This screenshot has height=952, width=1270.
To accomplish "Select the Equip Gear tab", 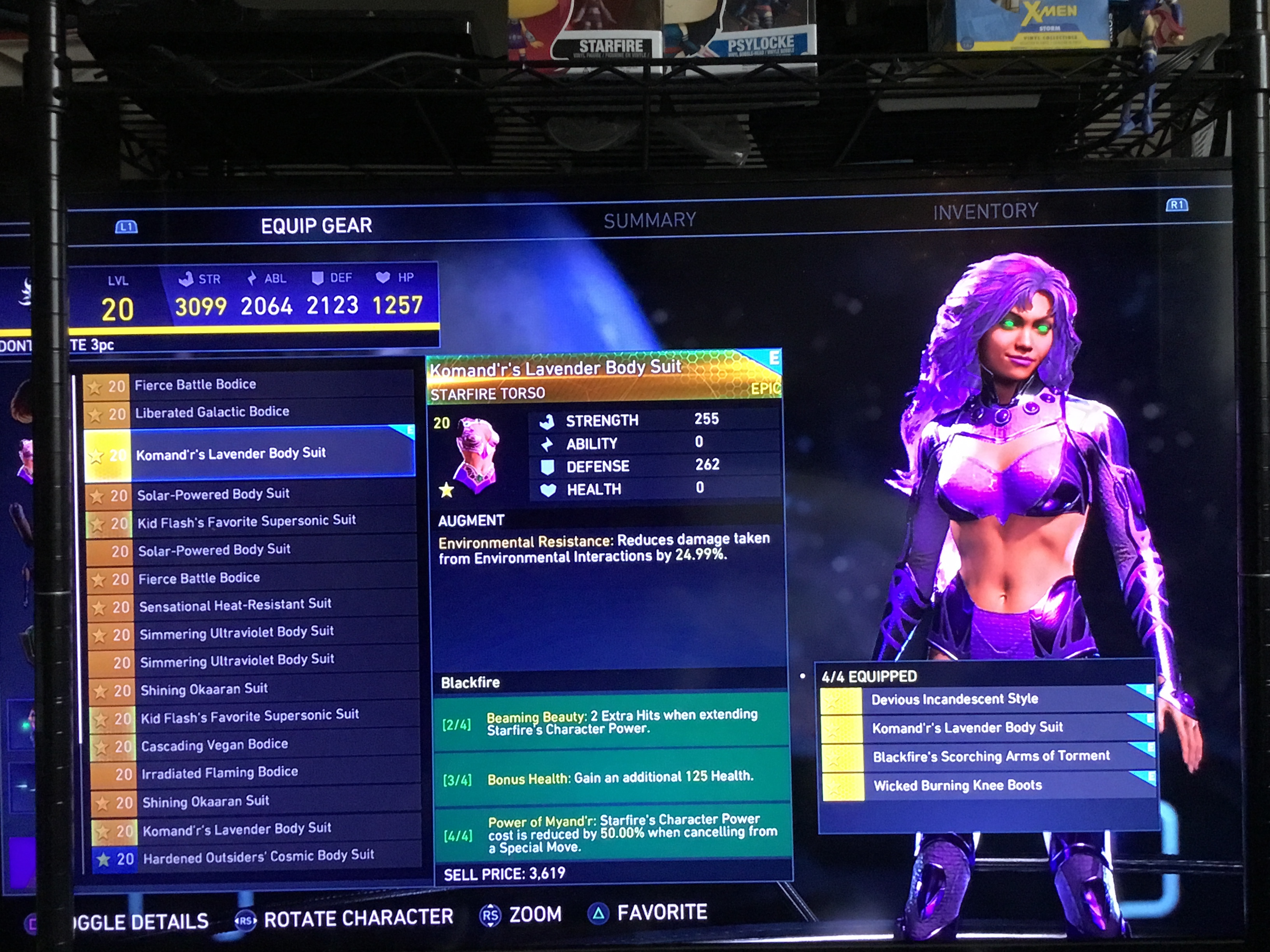I will 316,226.
